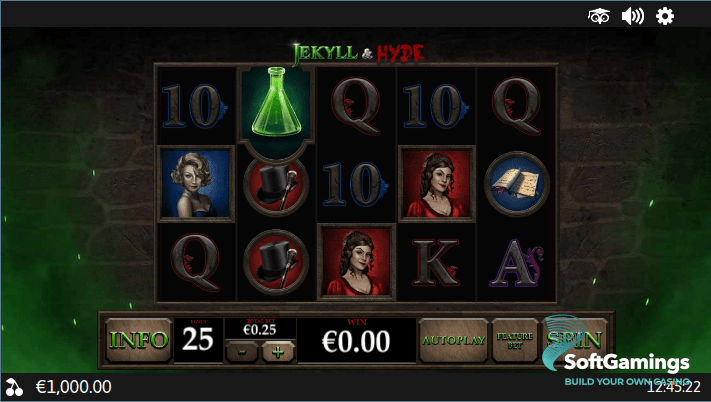Start AUTOPLAY mode
711x402 pixels.
point(453,340)
